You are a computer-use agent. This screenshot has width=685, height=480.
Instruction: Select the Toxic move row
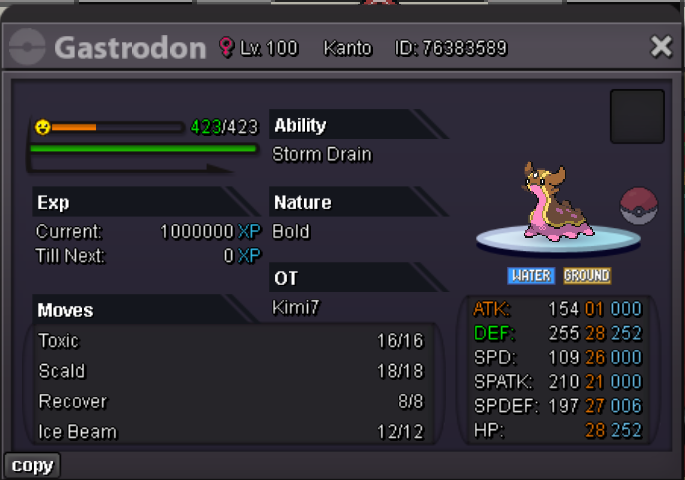point(230,341)
